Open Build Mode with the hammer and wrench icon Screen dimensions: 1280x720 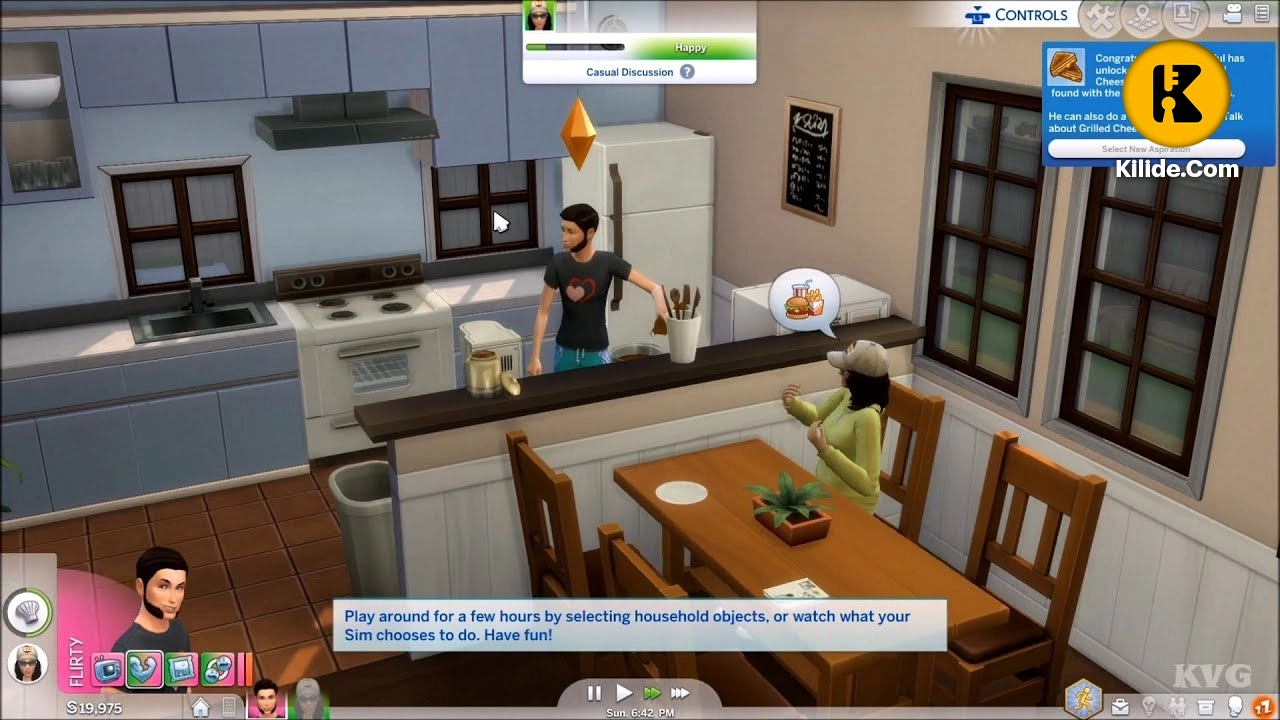[1100, 16]
